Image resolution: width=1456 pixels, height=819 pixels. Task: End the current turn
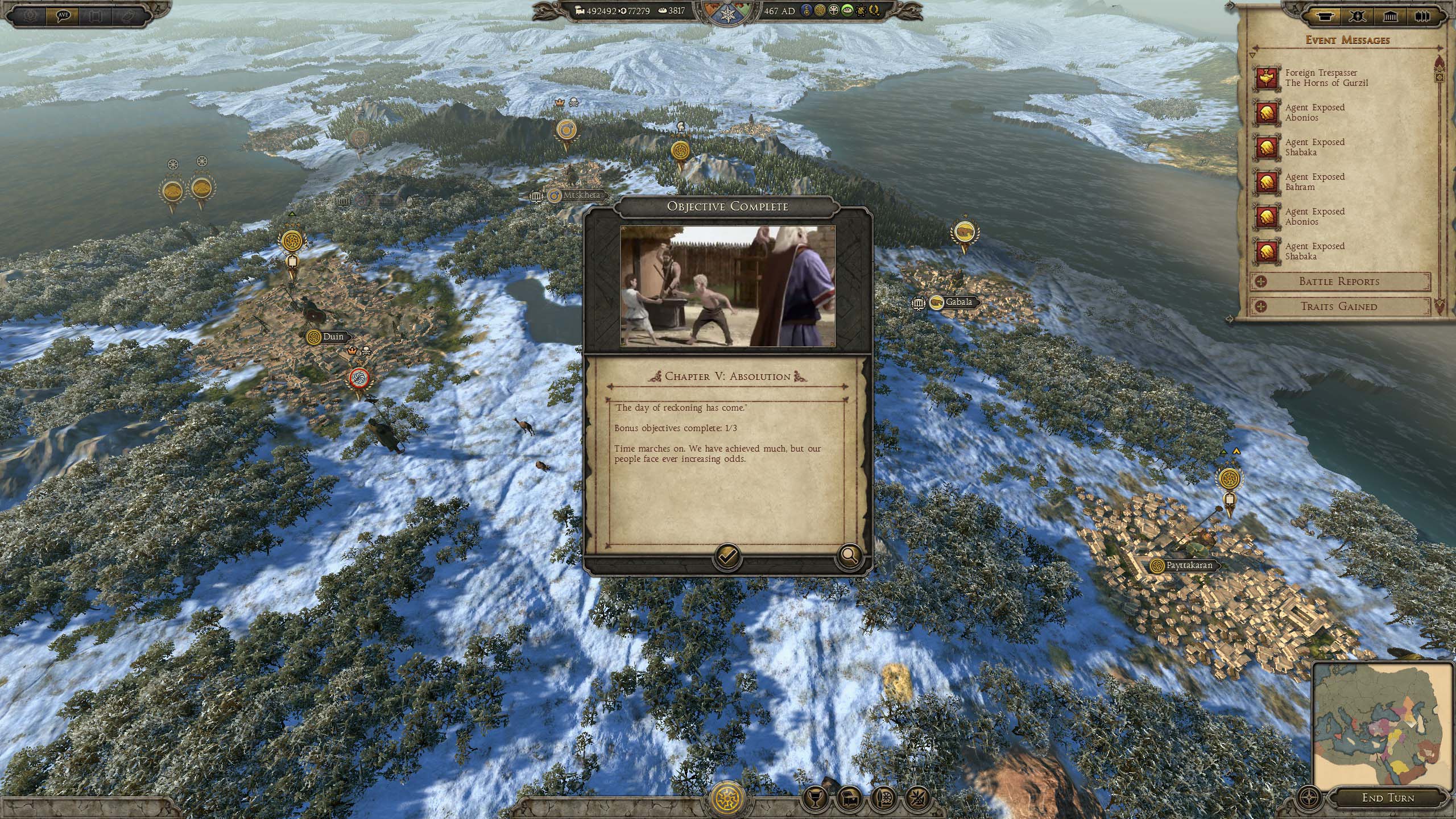coord(1388,798)
